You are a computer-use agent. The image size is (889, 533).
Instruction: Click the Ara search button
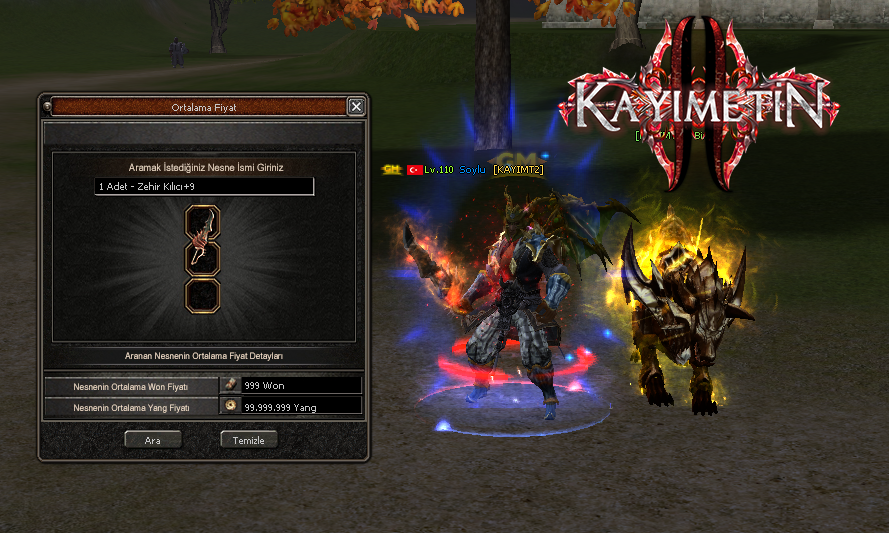pyautogui.click(x=152, y=439)
